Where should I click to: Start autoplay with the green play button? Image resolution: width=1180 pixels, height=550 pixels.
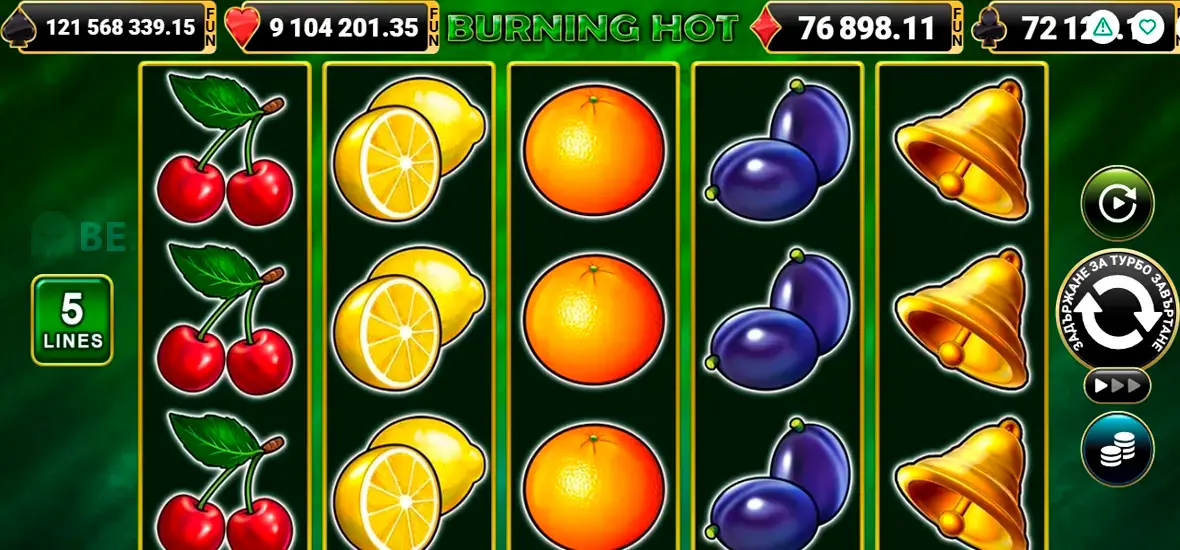click(x=1117, y=204)
